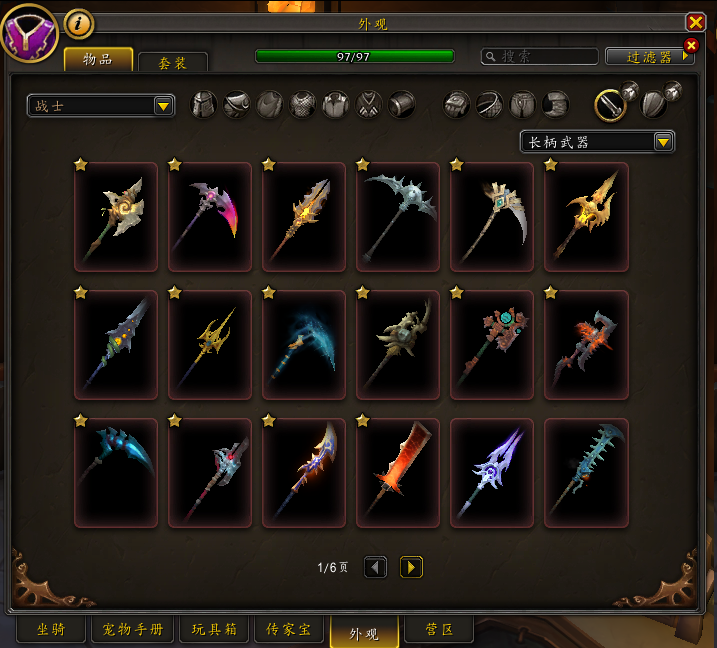Viewport: 717px width, 648px height.
Task: Expand the 长柄武器 weapon type dropdown
Action: click(x=597, y=142)
